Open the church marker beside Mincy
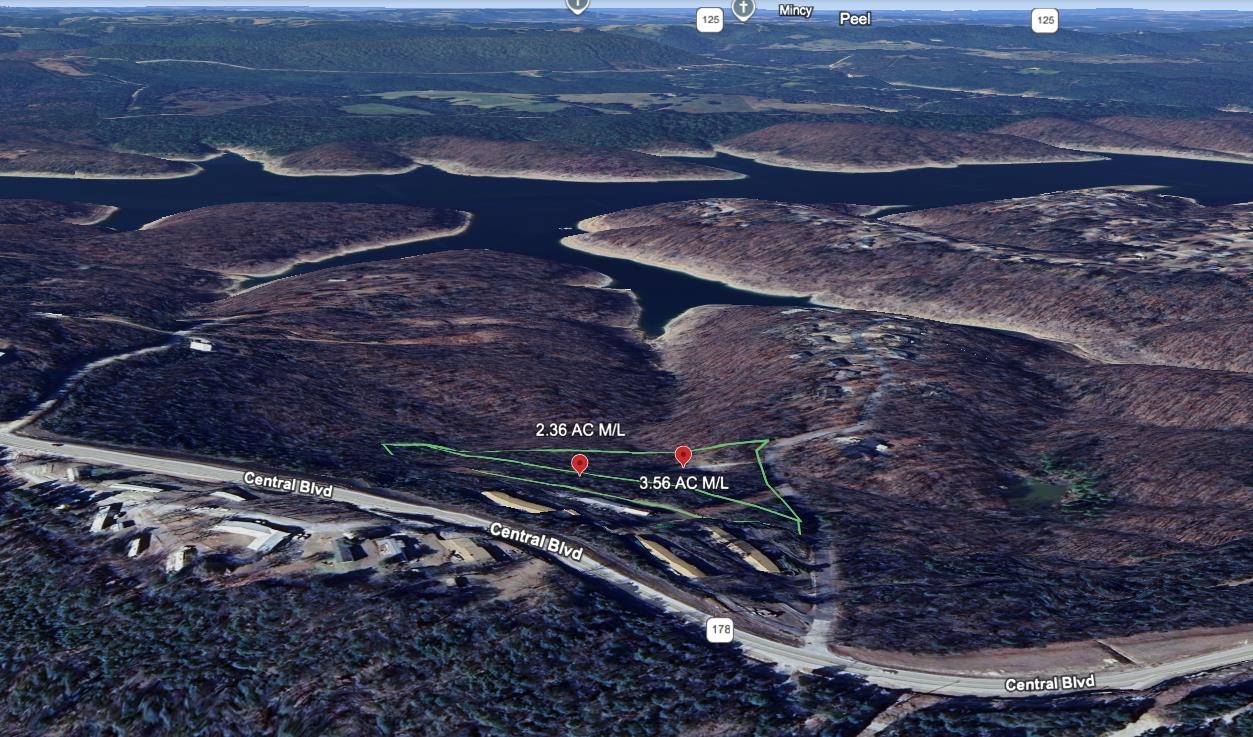This screenshot has height=737, width=1253. [x=742, y=9]
